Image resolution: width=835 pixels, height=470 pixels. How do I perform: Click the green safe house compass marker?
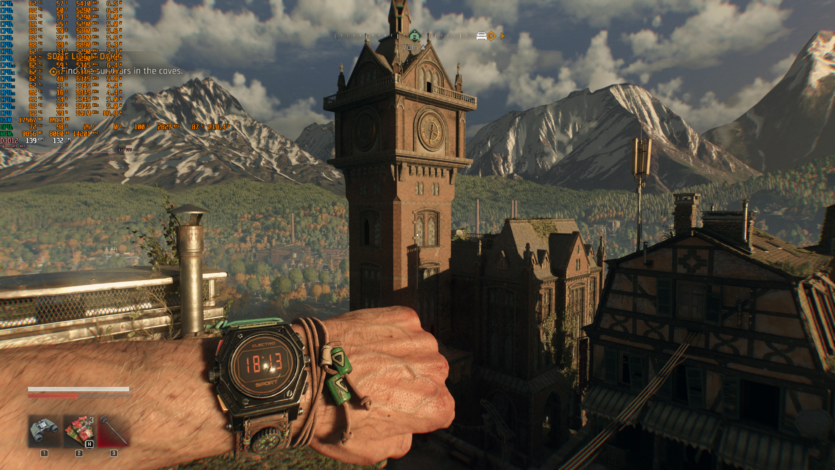click(x=414, y=36)
